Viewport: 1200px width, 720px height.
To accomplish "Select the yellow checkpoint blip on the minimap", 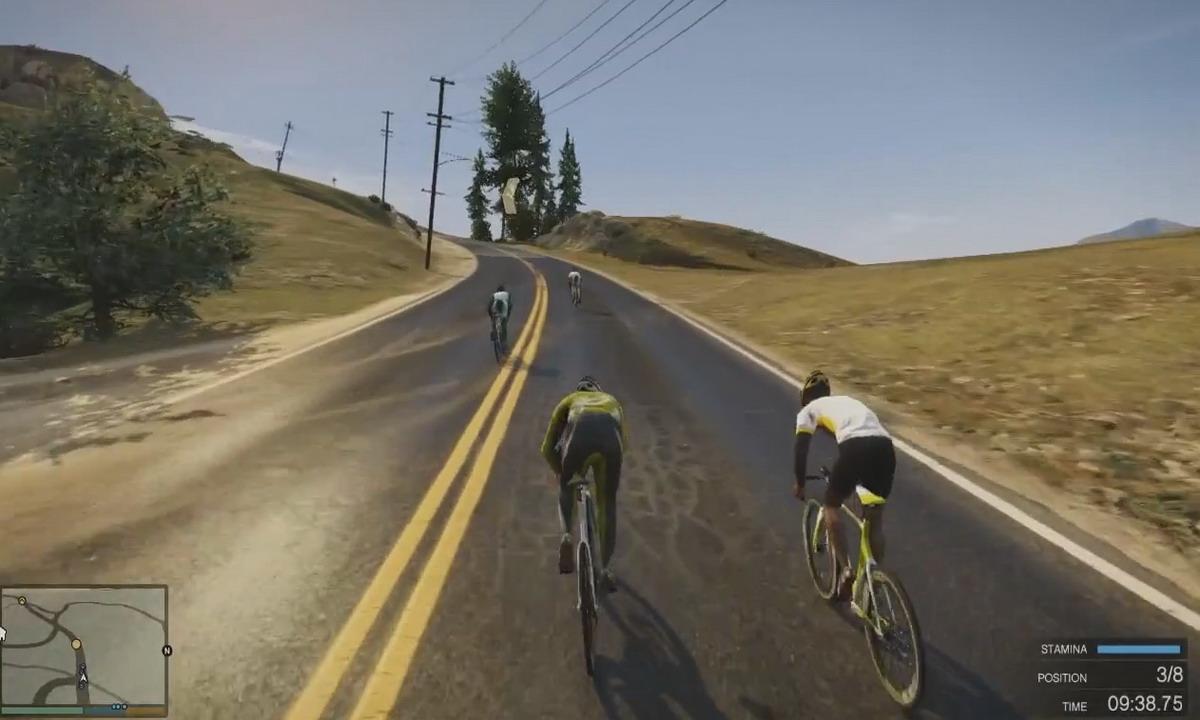I will click(x=76, y=644).
